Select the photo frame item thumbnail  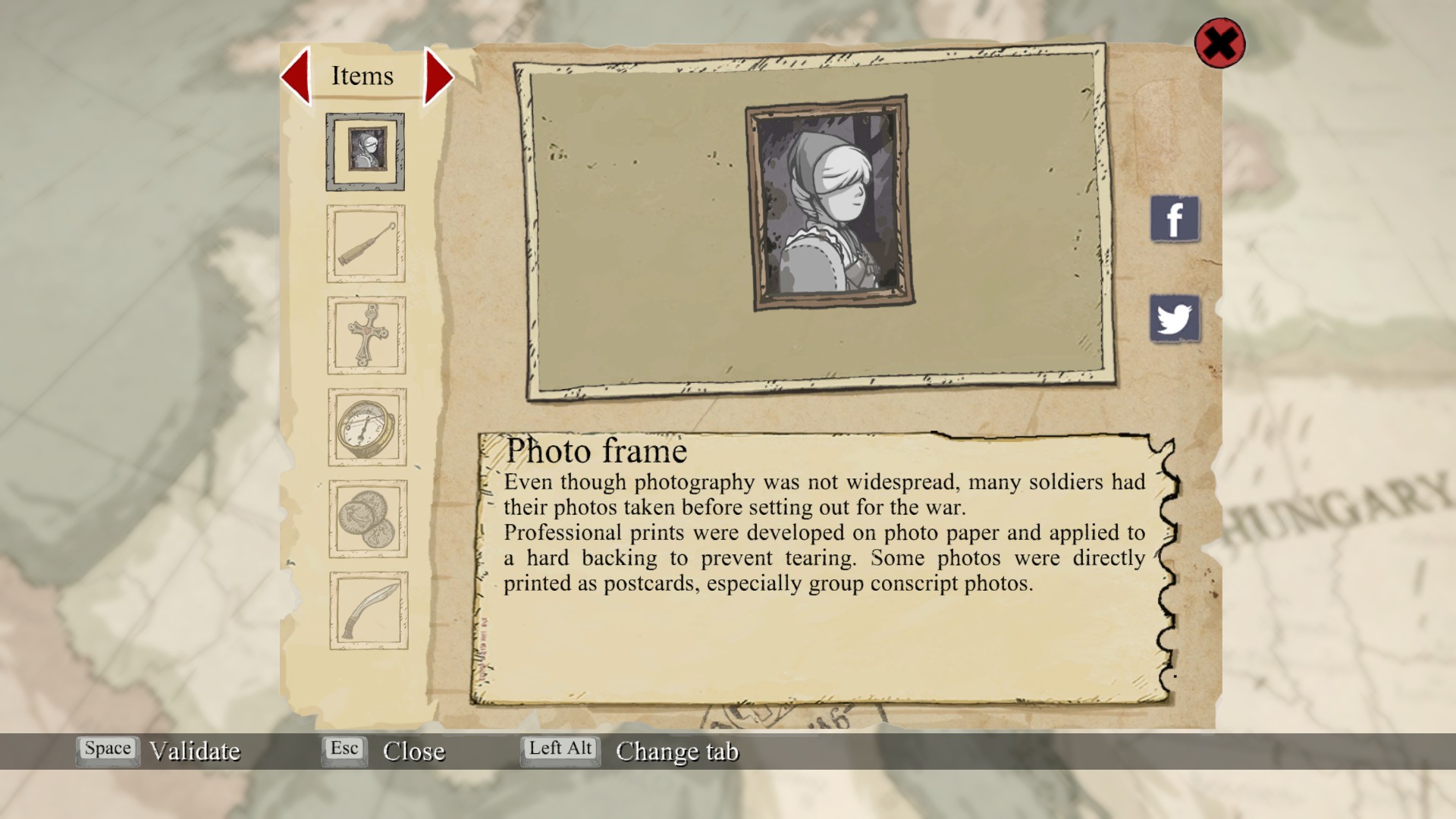click(x=366, y=152)
